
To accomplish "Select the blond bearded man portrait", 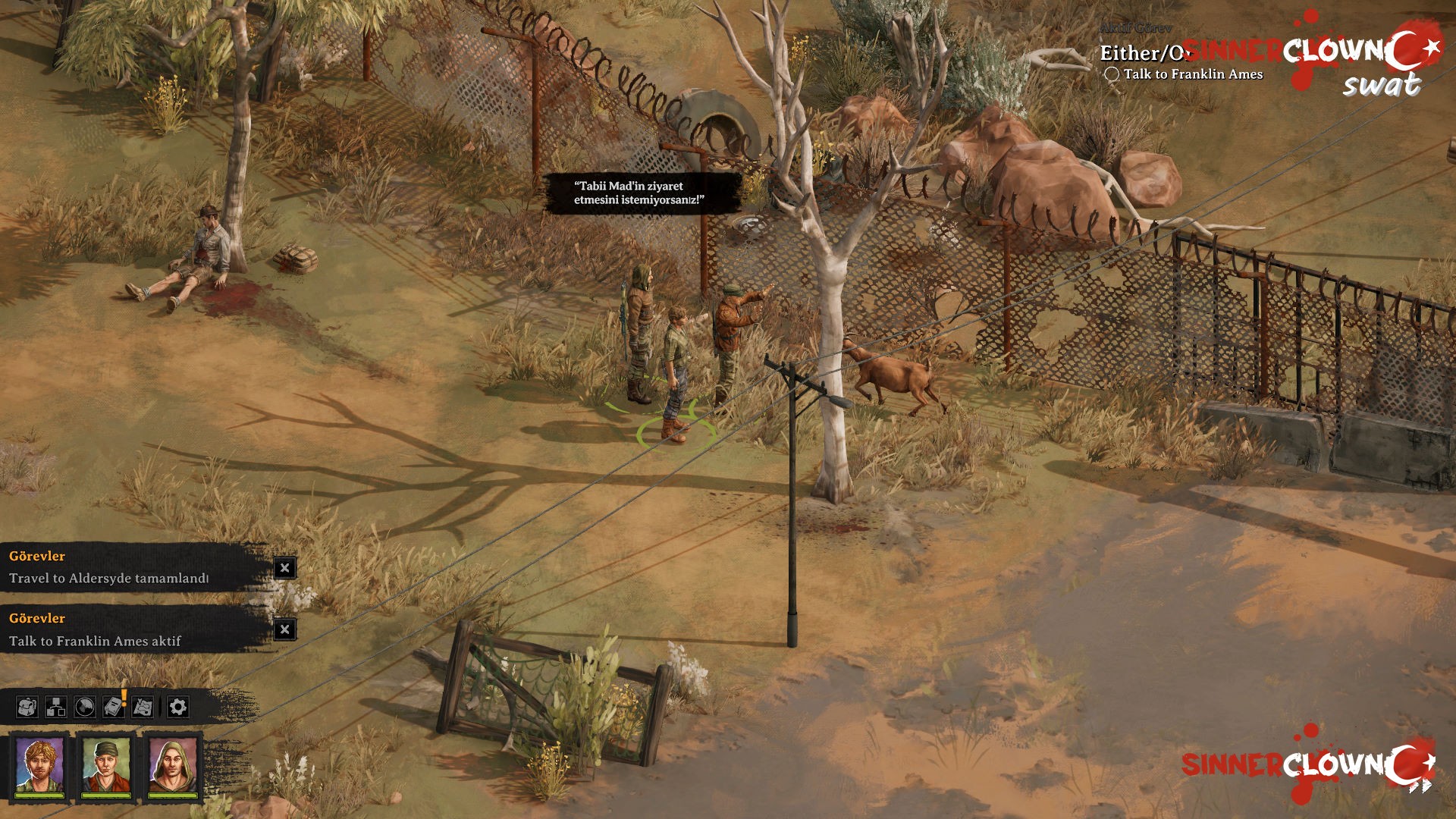I will pyautogui.click(x=39, y=765).
